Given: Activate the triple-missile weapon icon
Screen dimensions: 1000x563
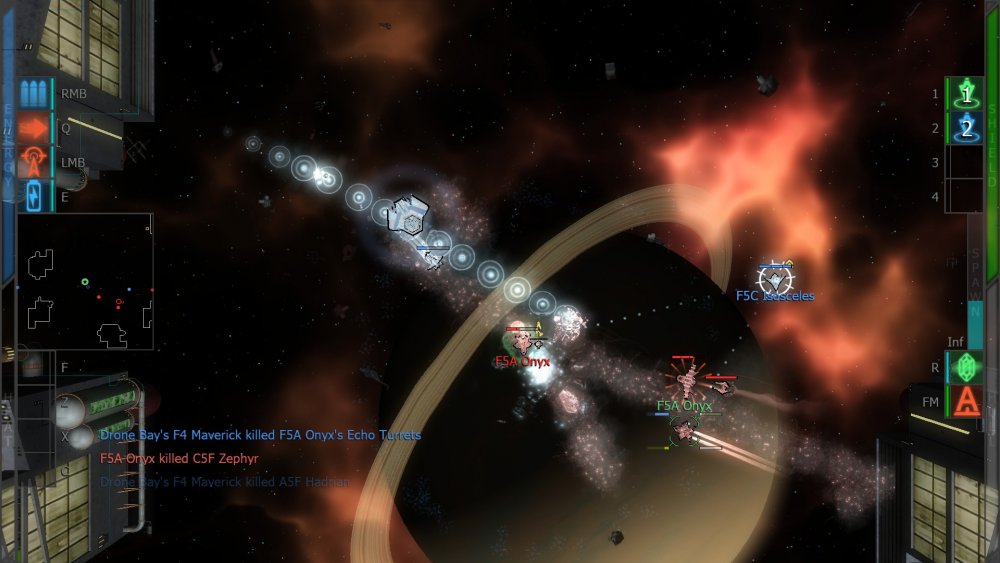Looking at the screenshot, I should [34, 94].
